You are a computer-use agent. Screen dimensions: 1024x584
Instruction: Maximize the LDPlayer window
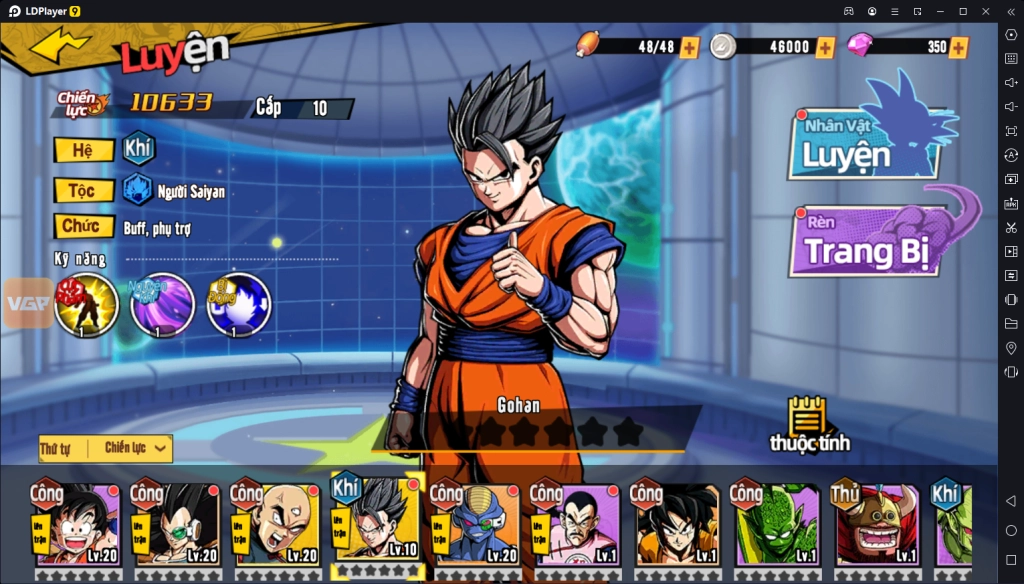pos(962,11)
